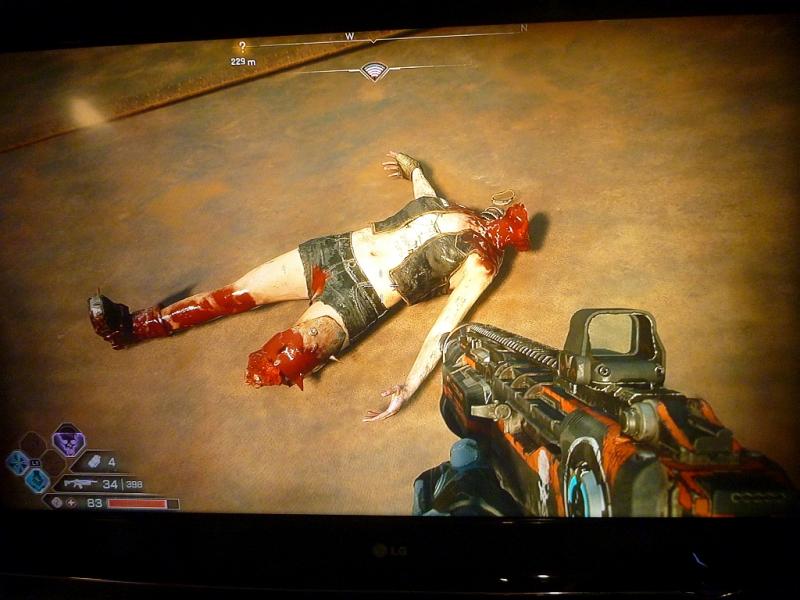This screenshot has height=600, width=800.
Task: Select the assault rifle weapon slot
Action: click(x=79, y=484)
